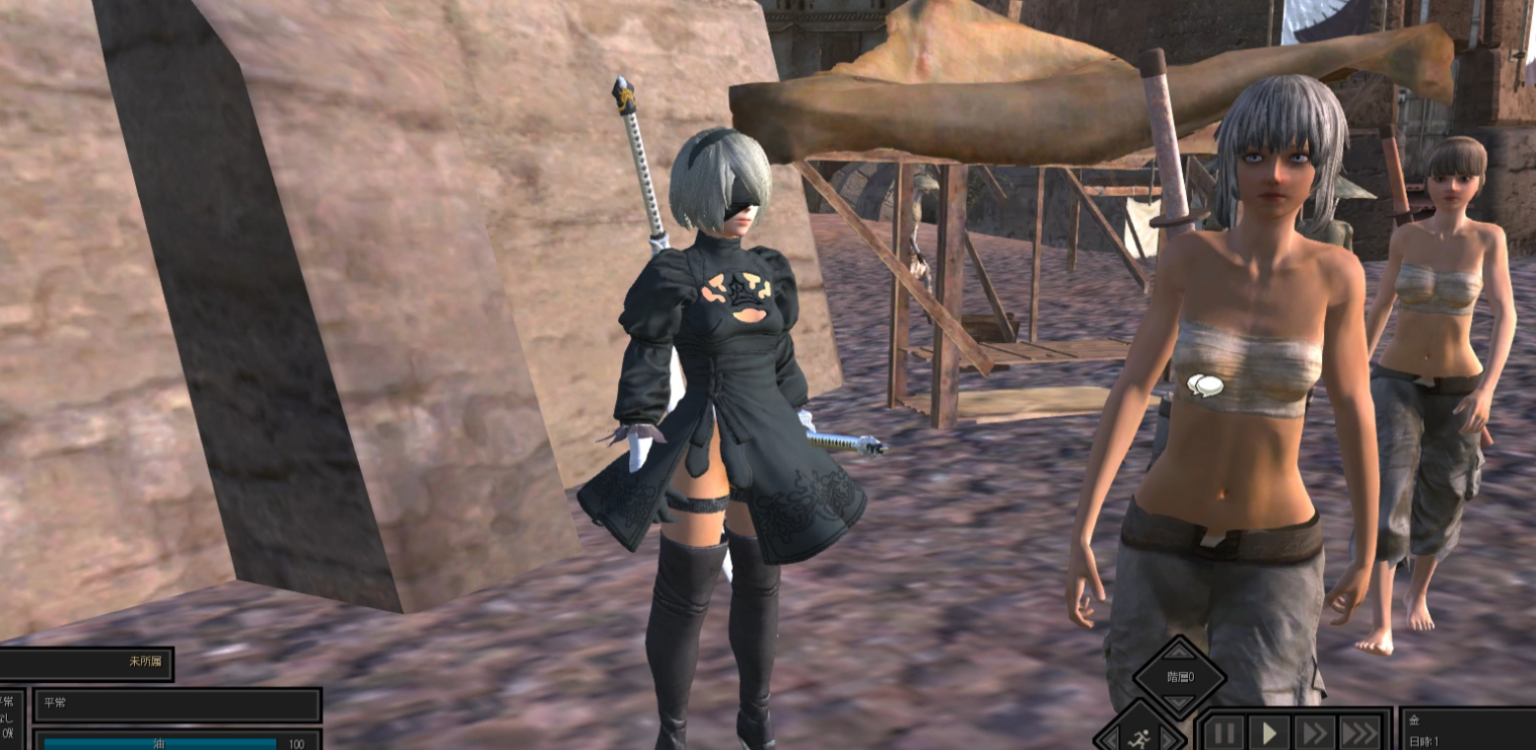This screenshot has width=1536, height=750.
Task: Toggle run mode on the movement diamond
Action: 1141,737
